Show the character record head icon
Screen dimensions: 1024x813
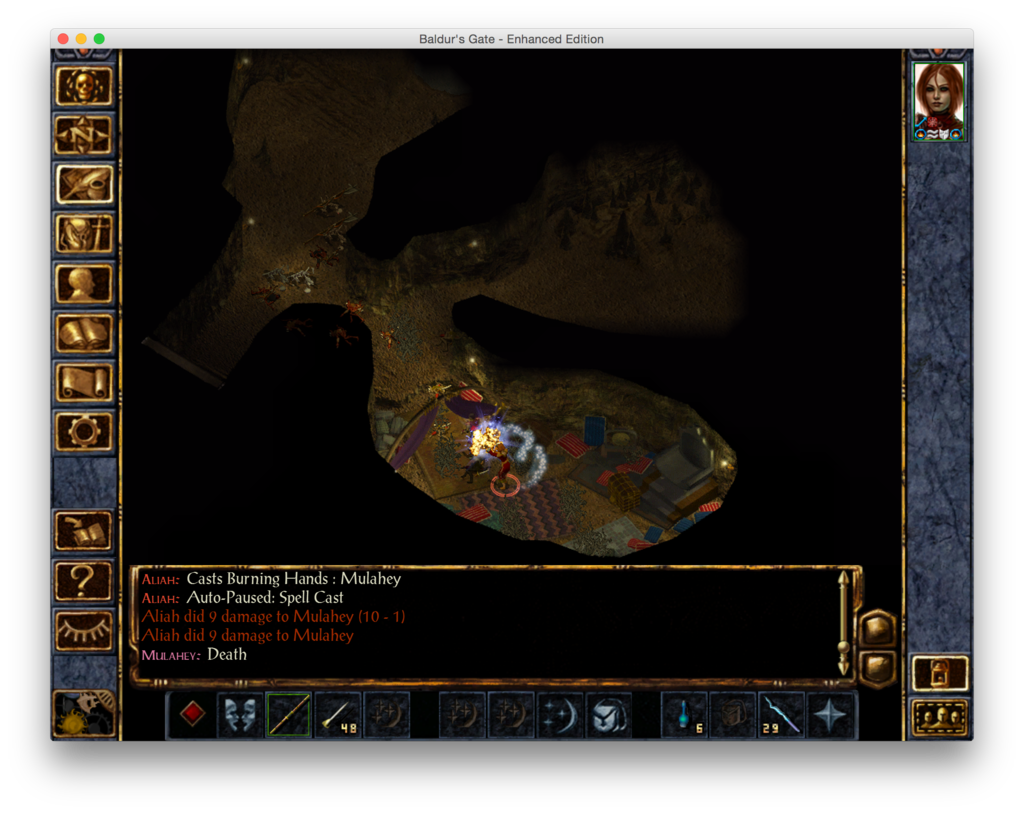(x=84, y=283)
